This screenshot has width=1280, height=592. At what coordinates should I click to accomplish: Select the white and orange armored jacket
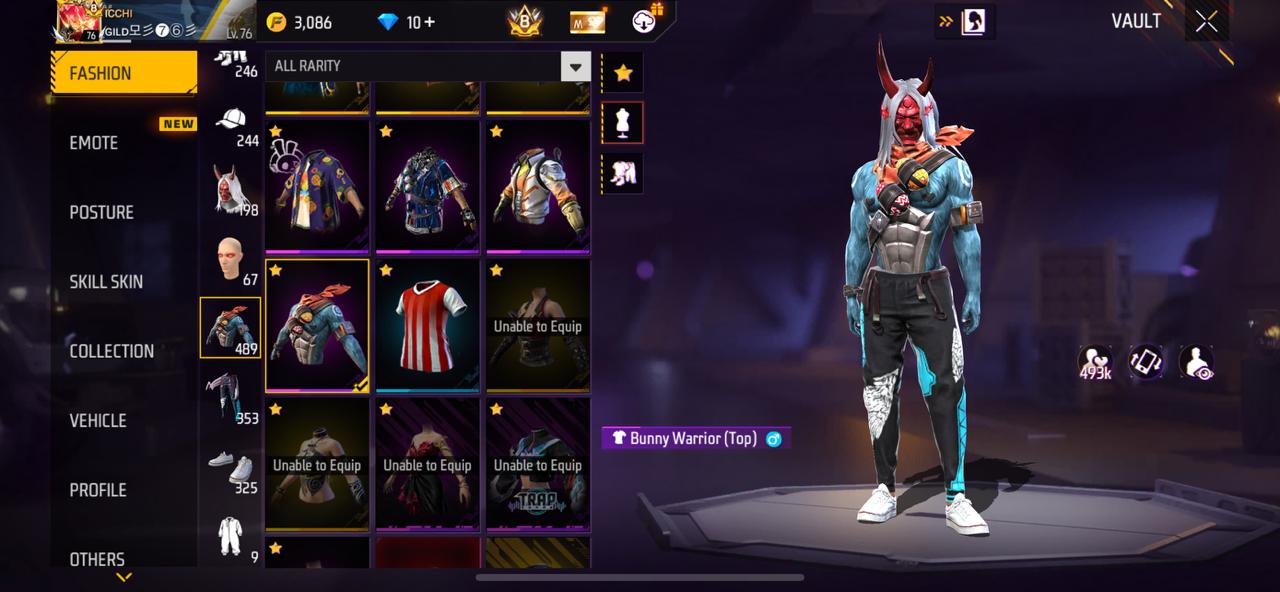point(538,186)
